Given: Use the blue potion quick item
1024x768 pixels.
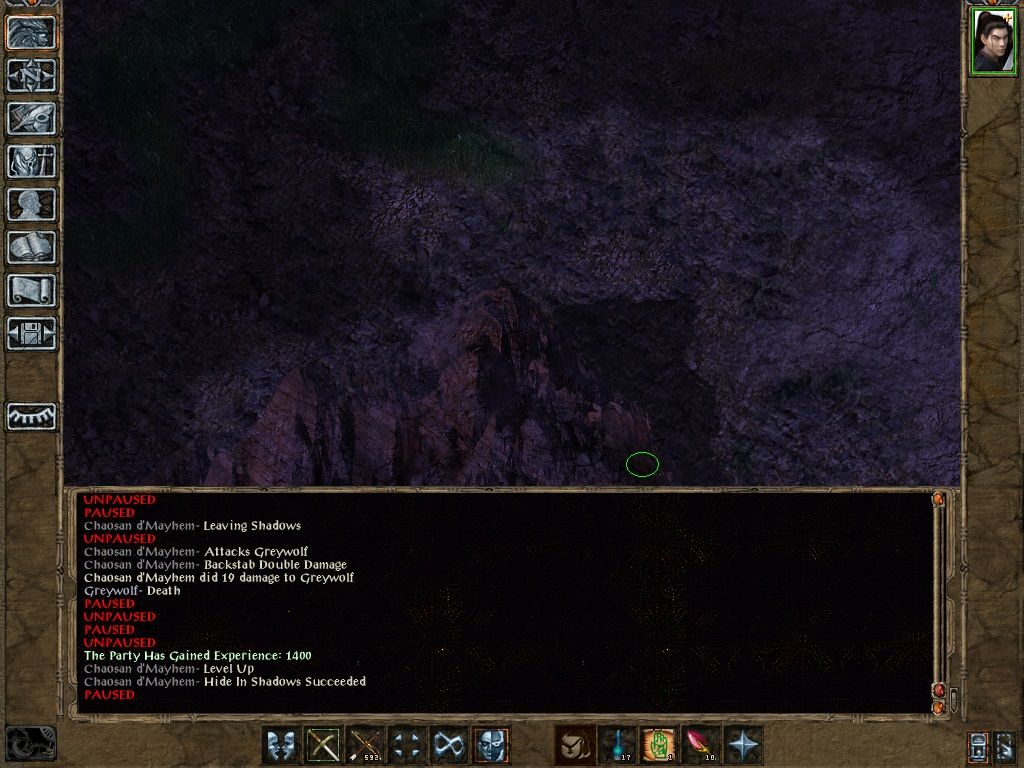Looking at the screenshot, I should [x=617, y=745].
